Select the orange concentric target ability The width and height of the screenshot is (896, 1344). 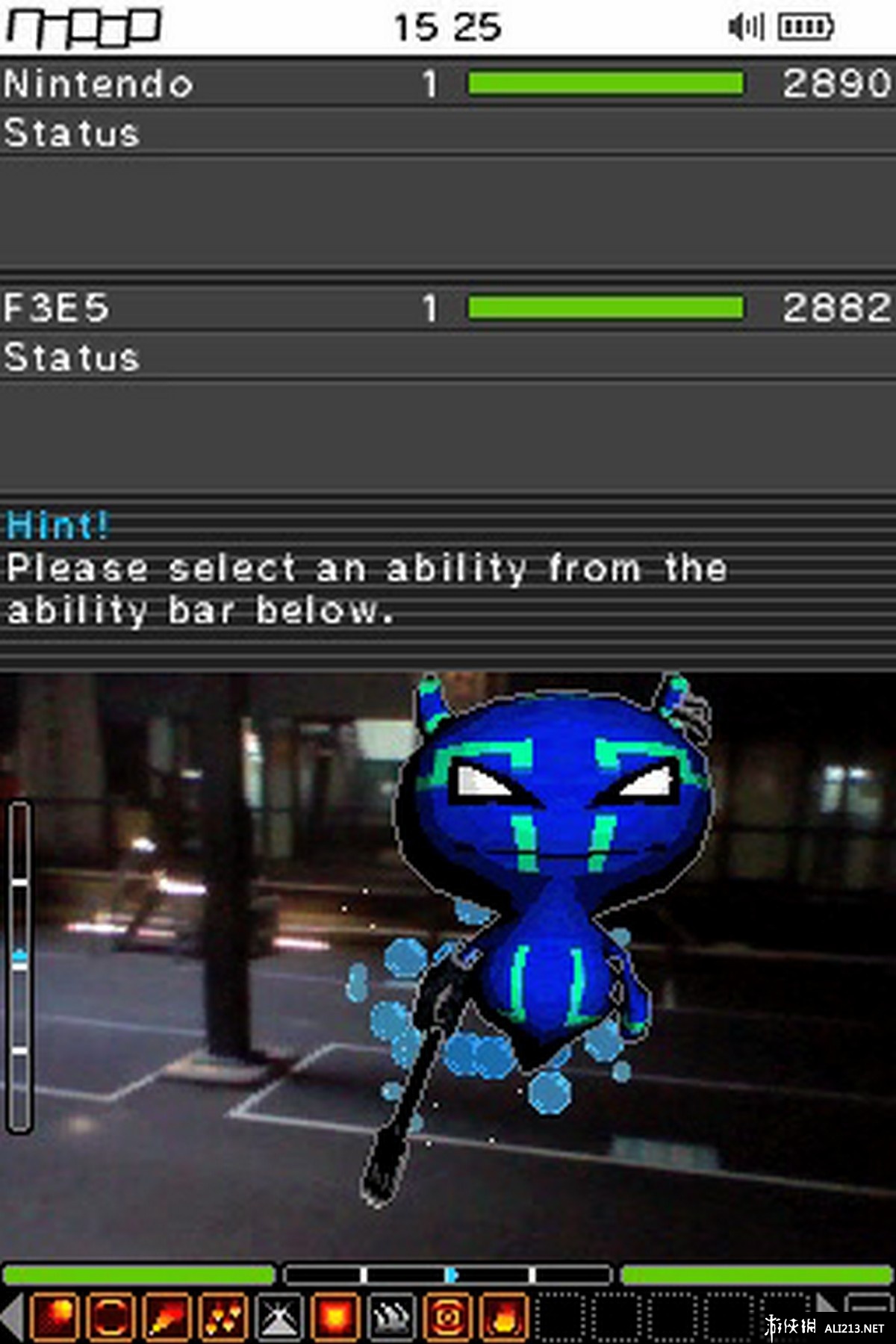447,1316
